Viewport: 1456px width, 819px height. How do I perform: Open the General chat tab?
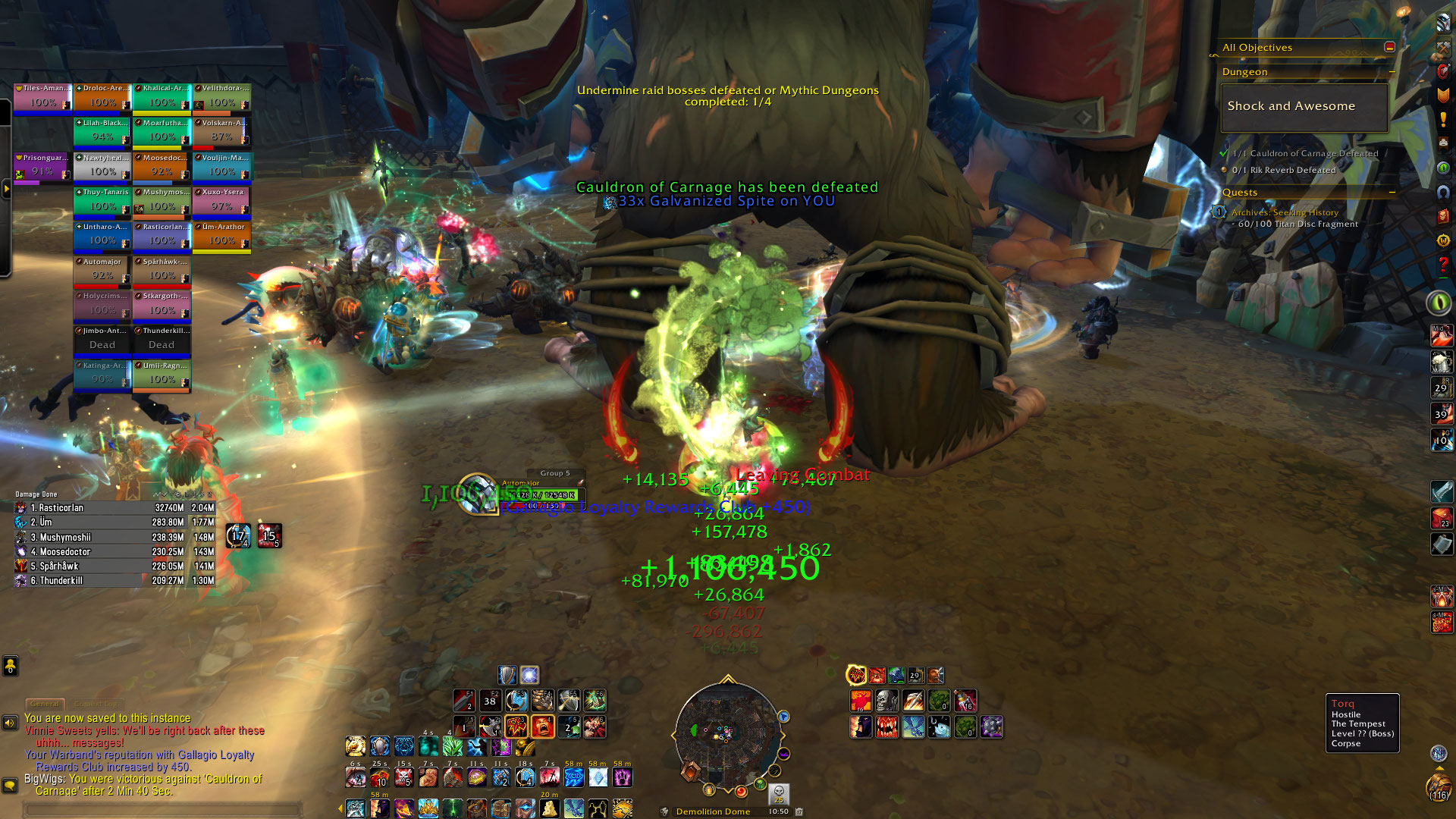[45, 704]
